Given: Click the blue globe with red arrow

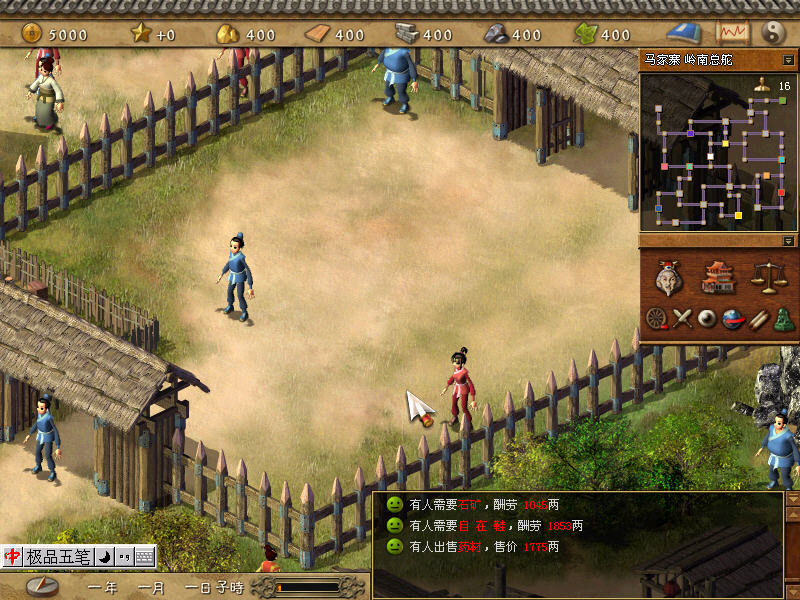Looking at the screenshot, I should [733, 319].
